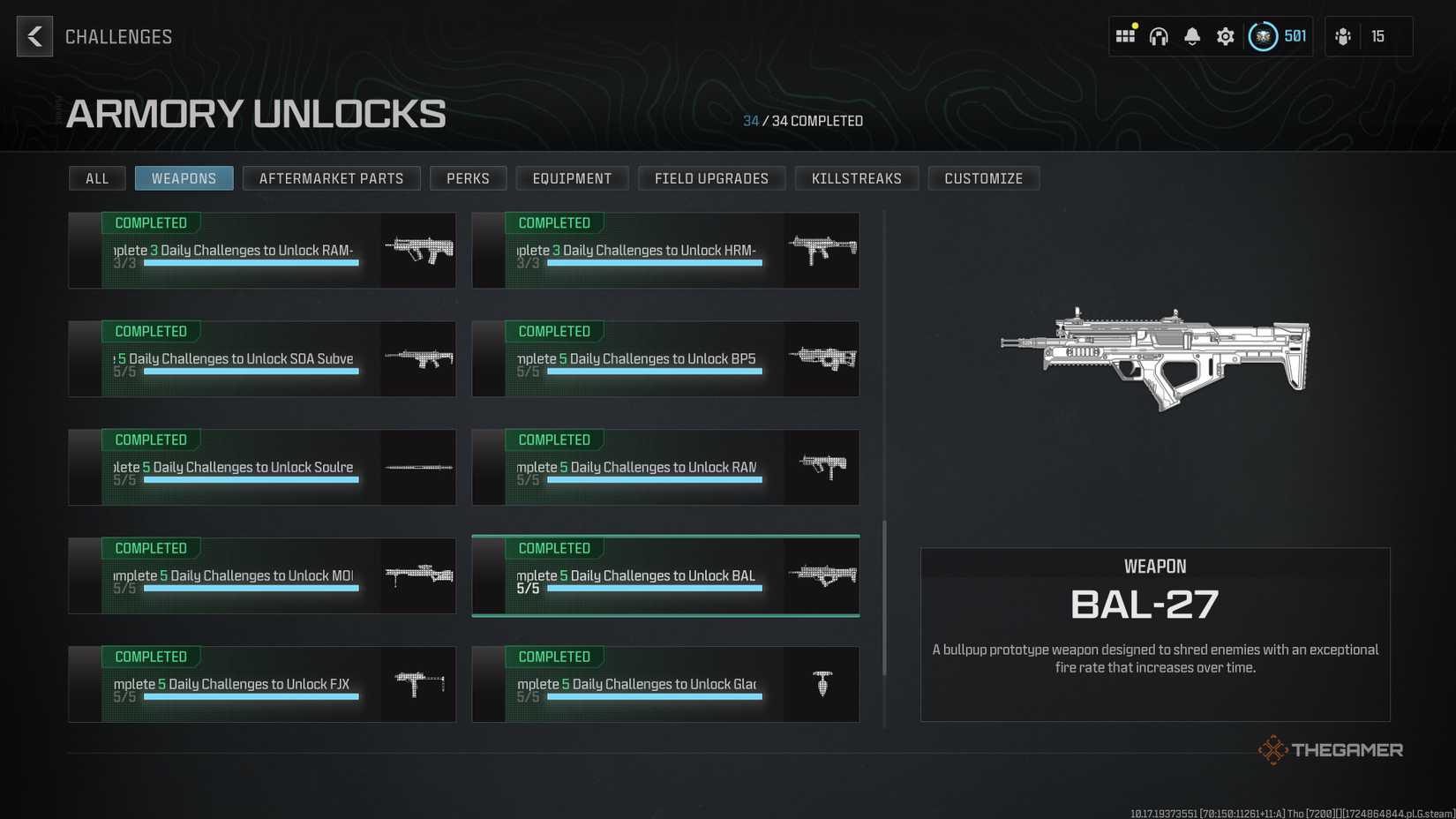This screenshot has height=819, width=1456.
Task: Select the Field Upgrades filter
Action: click(711, 177)
